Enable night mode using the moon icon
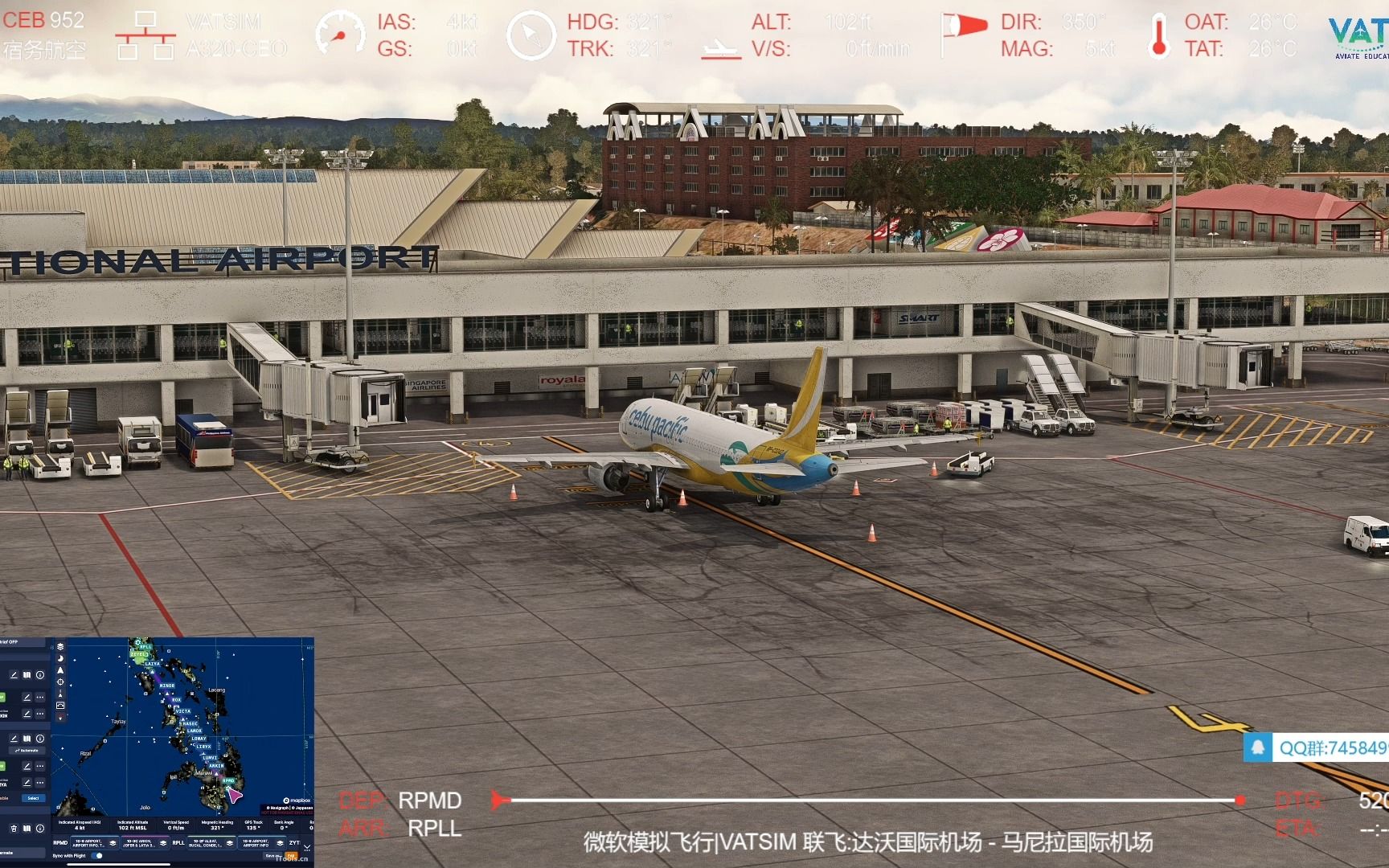1389x868 pixels. pyautogui.click(x=60, y=659)
